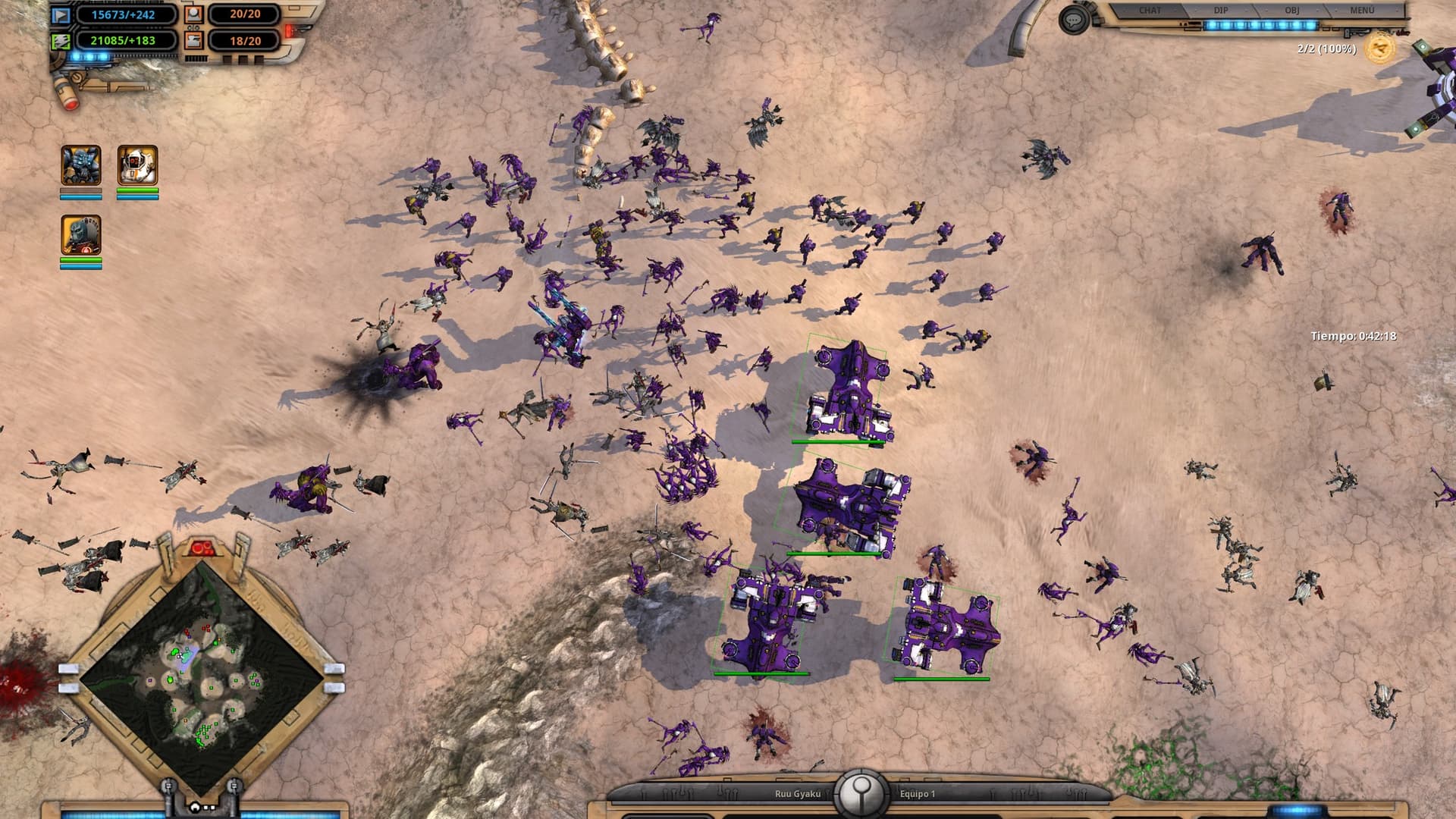Select the grey helmeted hero portrait
This screenshot has width=1456, height=819.
click(x=80, y=234)
